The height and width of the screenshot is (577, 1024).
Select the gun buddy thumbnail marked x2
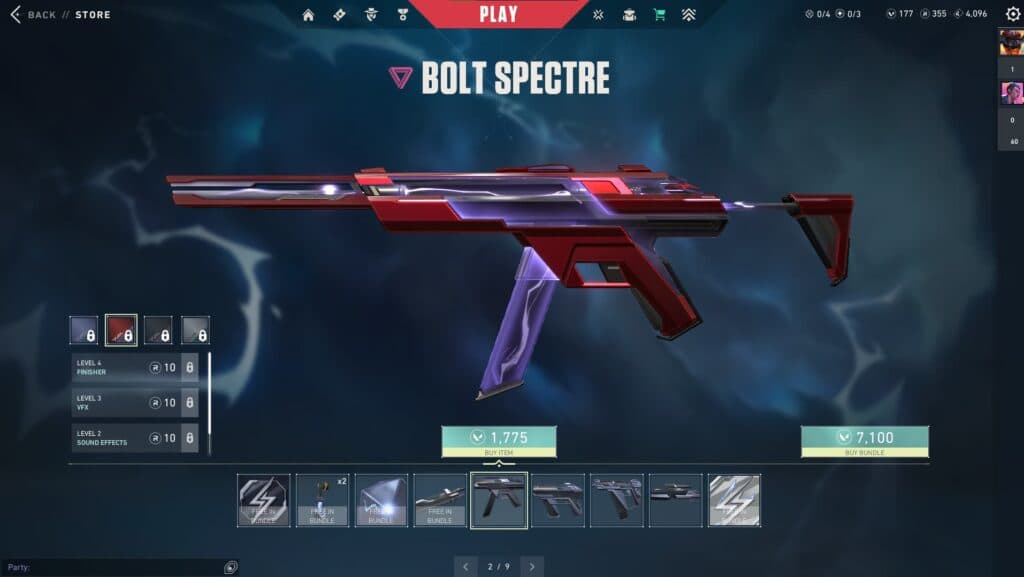(x=323, y=500)
